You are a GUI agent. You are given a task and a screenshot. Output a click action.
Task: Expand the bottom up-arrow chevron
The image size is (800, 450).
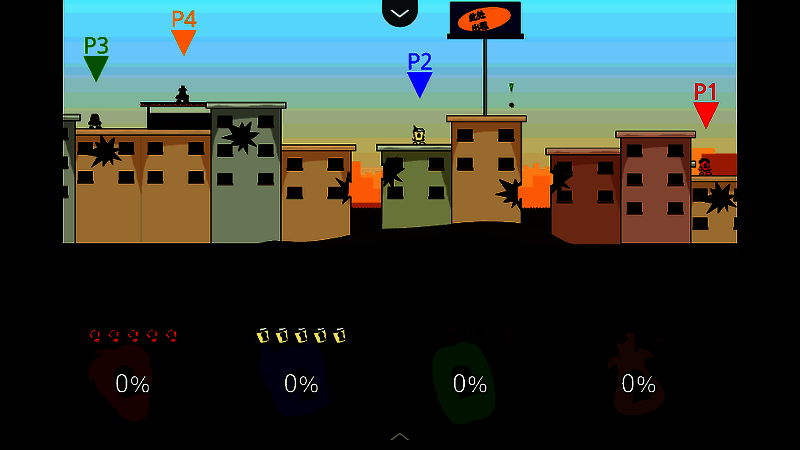point(400,436)
